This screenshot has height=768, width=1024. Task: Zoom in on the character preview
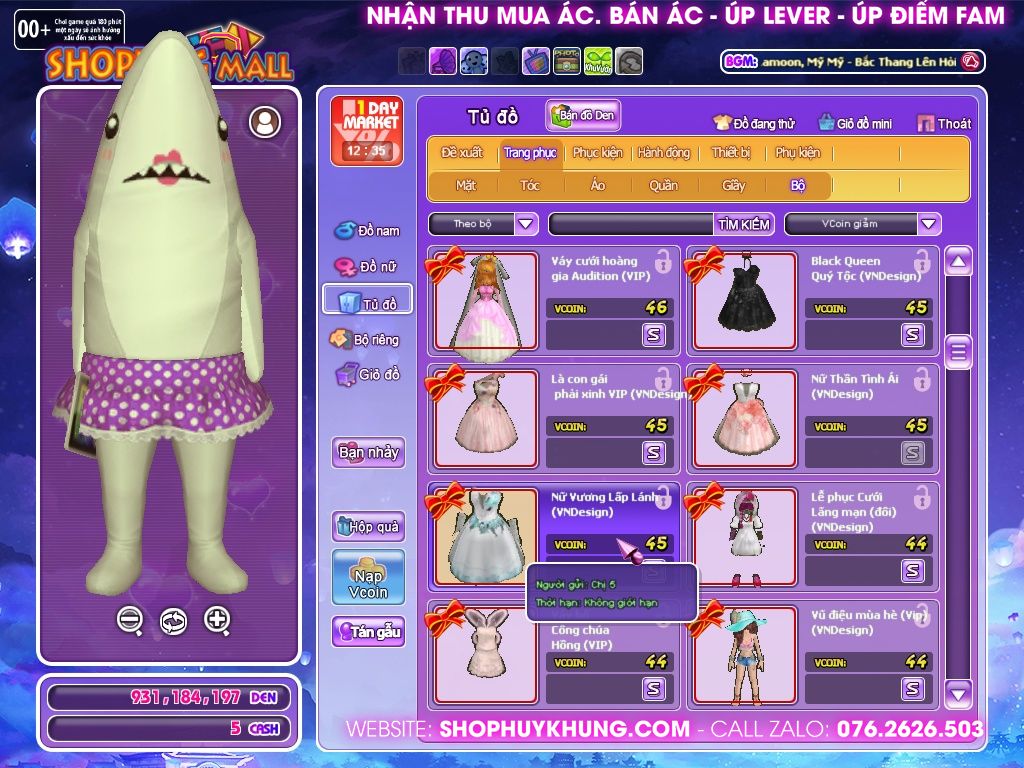(x=217, y=620)
